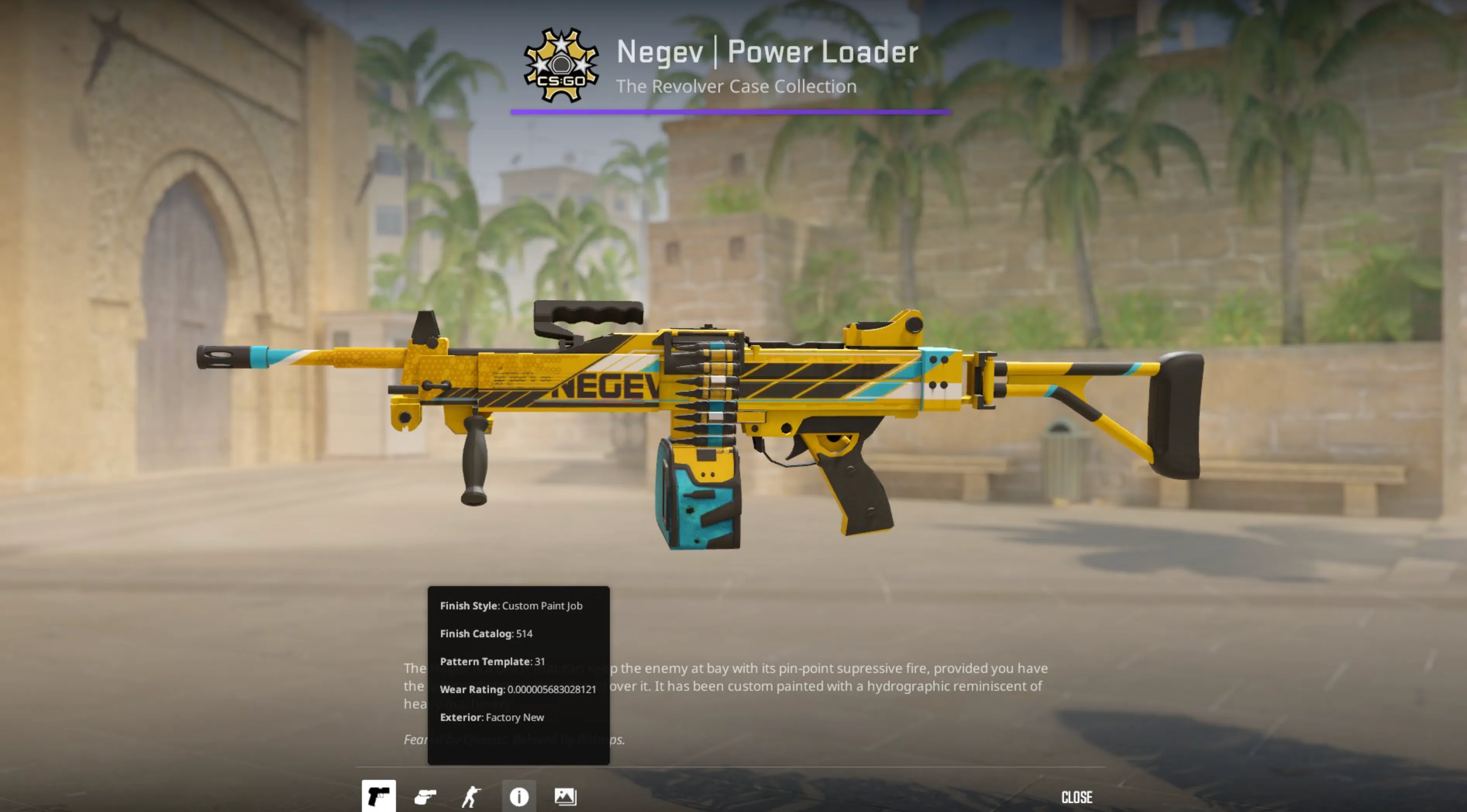
Task: Click the Exterior: Factory New label
Action: coord(492,717)
